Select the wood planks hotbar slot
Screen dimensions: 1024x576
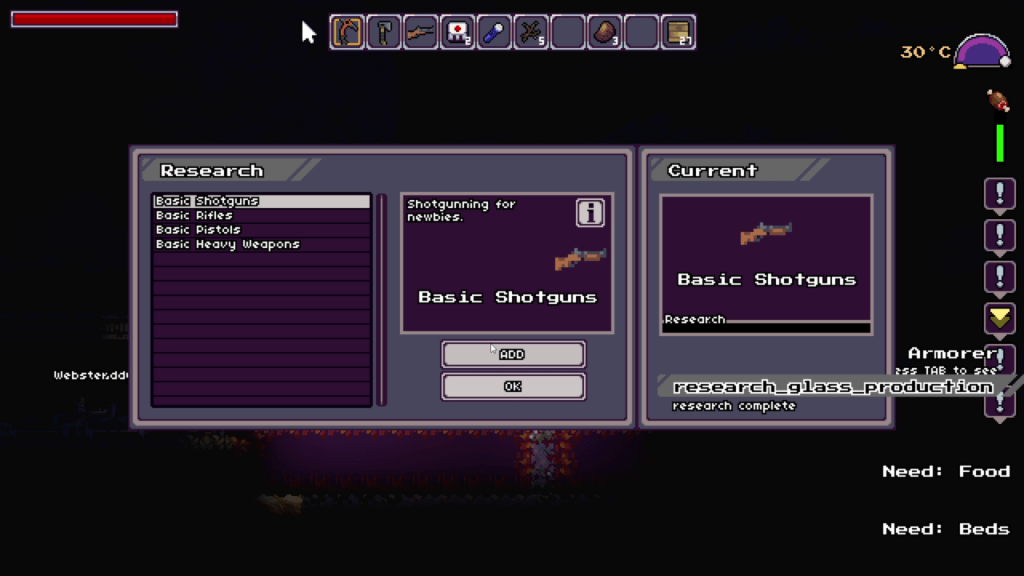(x=678, y=32)
